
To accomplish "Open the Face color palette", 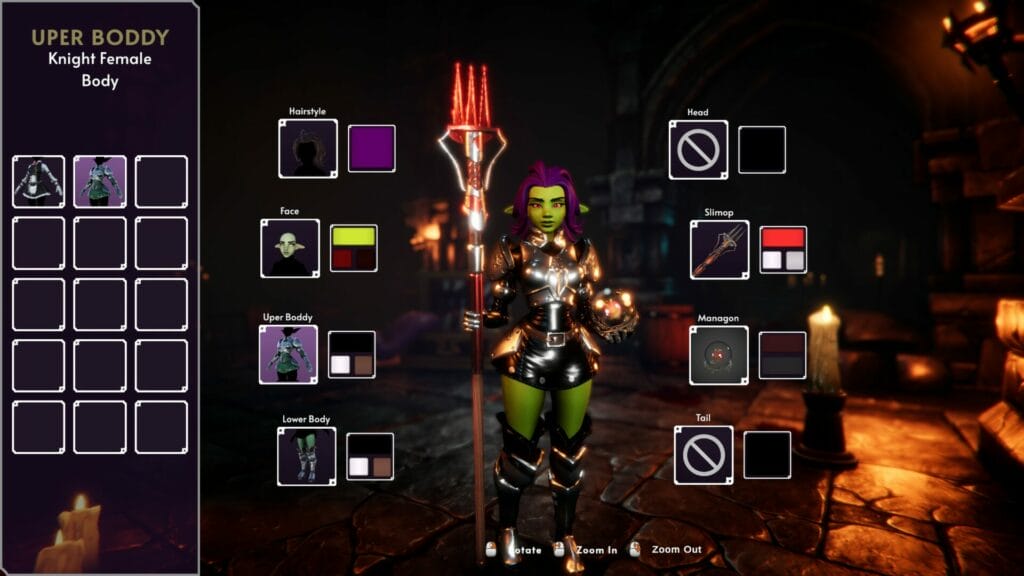I will pyautogui.click(x=353, y=248).
